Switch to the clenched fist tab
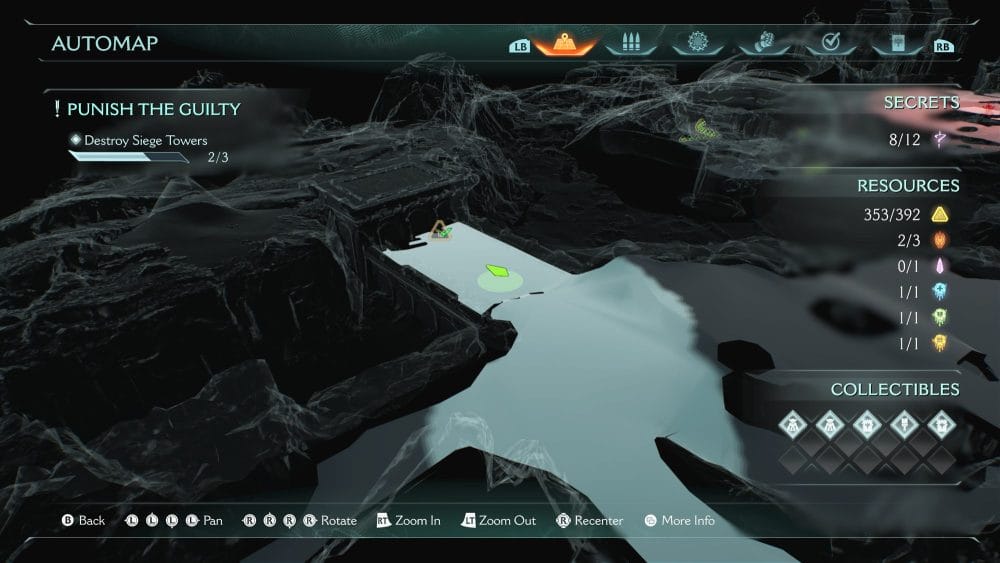1000x563 pixels. pyautogui.click(x=763, y=44)
